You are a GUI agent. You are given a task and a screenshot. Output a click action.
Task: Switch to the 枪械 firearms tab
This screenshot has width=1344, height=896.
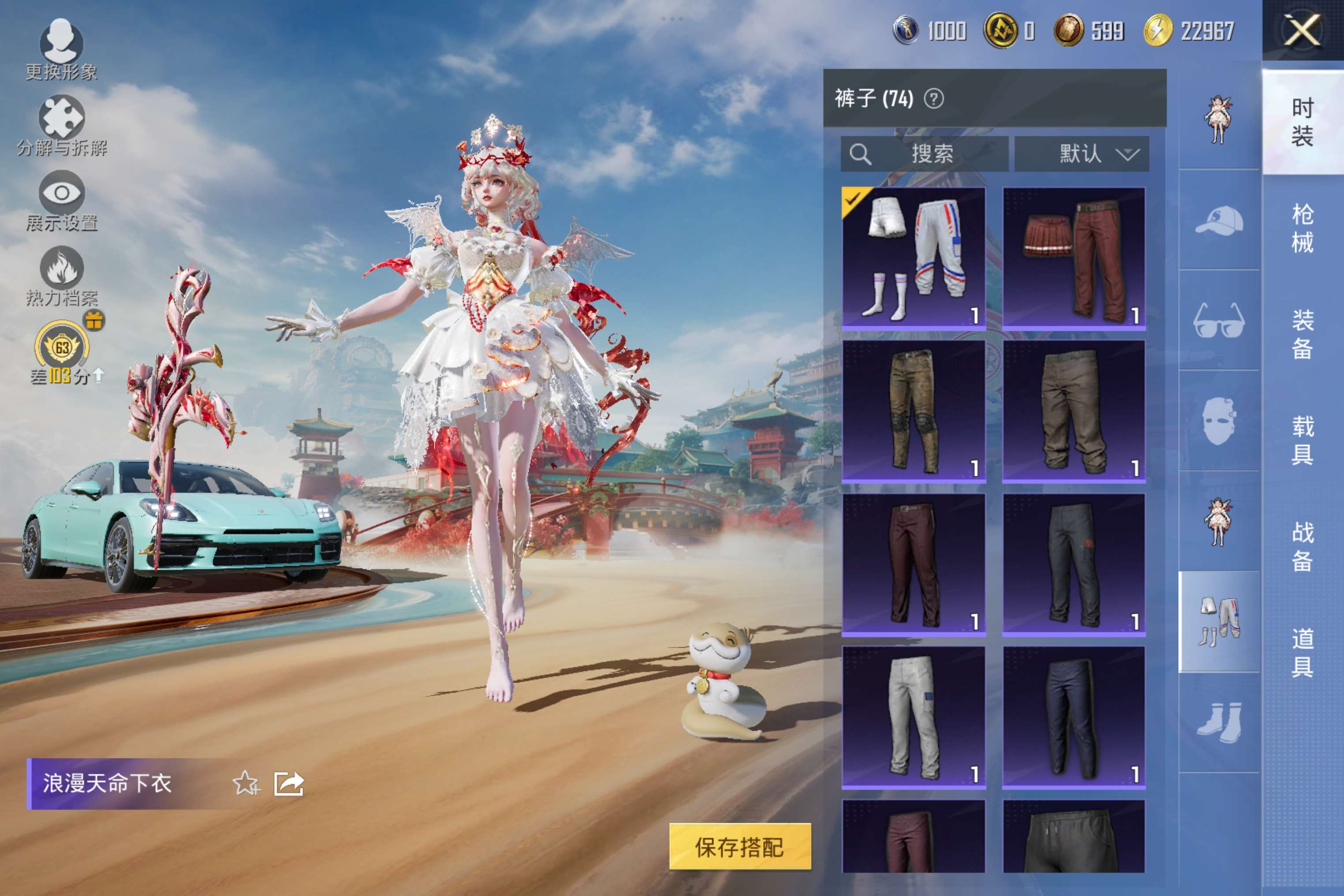pos(1302,228)
